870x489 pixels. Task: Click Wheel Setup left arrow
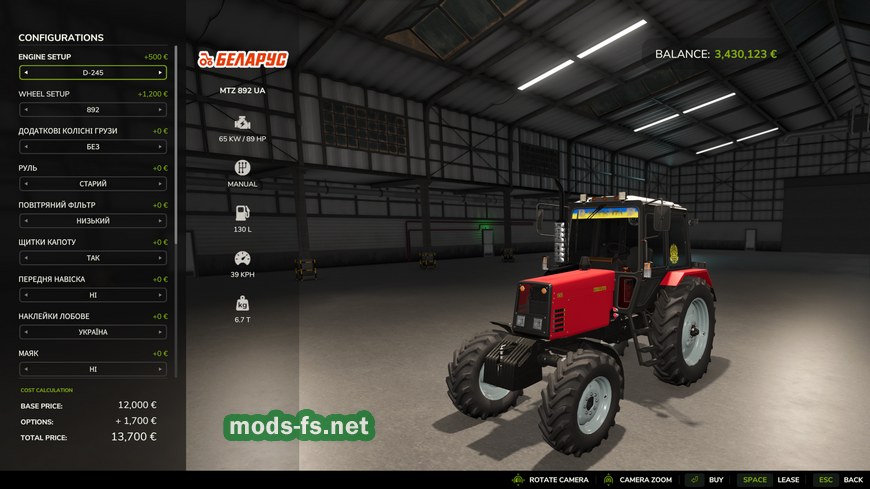click(x=26, y=110)
